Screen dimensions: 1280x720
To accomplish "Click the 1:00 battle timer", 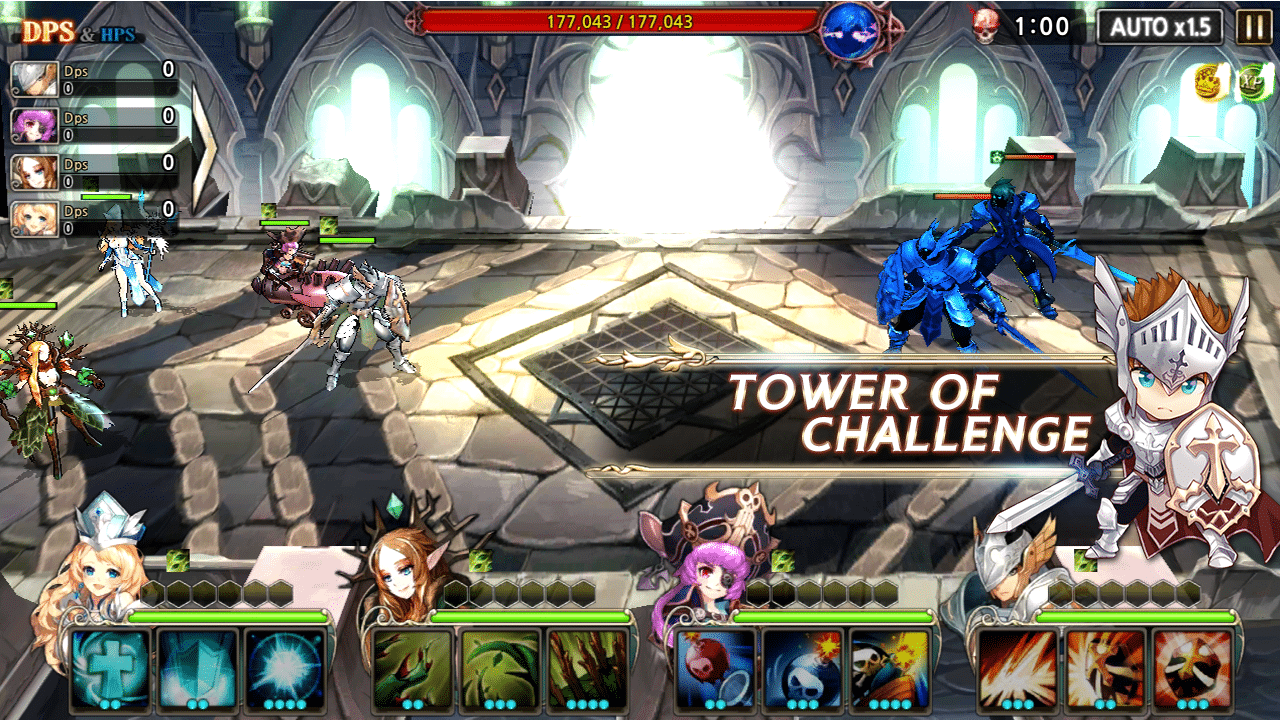I will 1040,25.
